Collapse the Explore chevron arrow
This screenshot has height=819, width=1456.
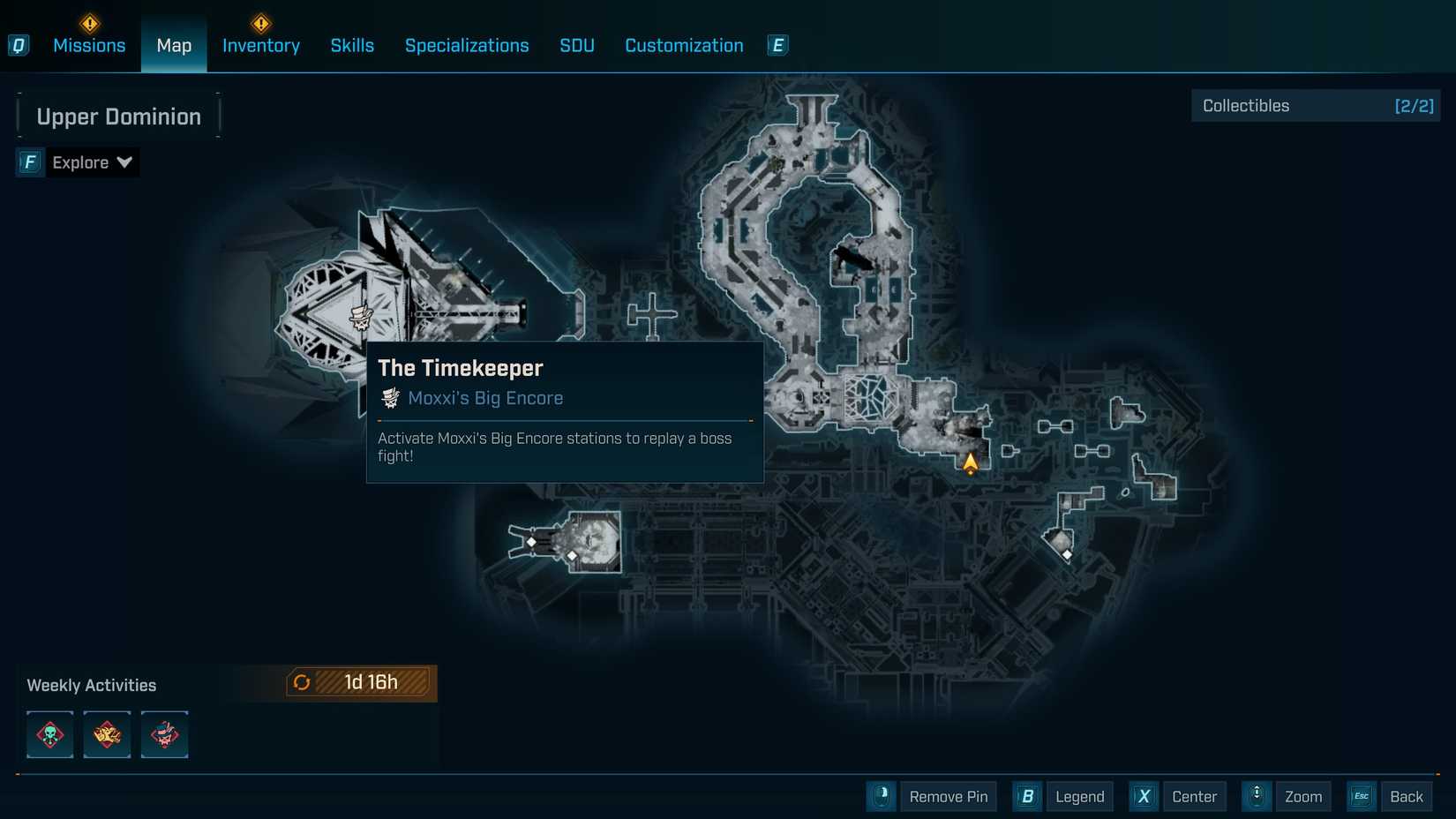tap(124, 162)
